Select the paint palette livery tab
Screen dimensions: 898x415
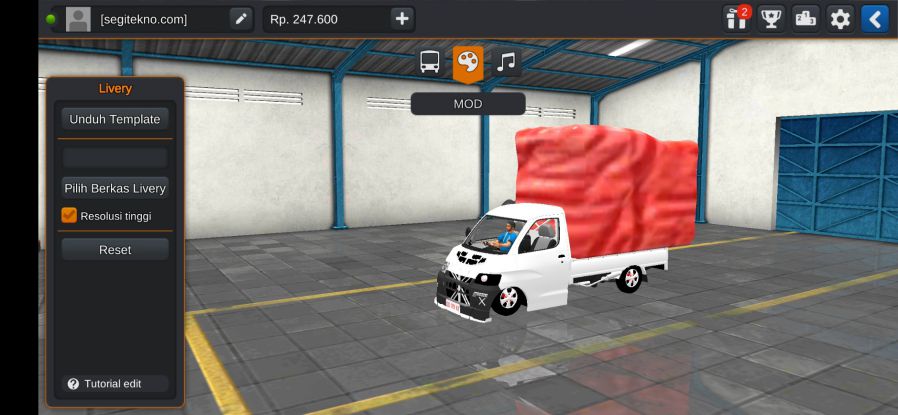467,63
